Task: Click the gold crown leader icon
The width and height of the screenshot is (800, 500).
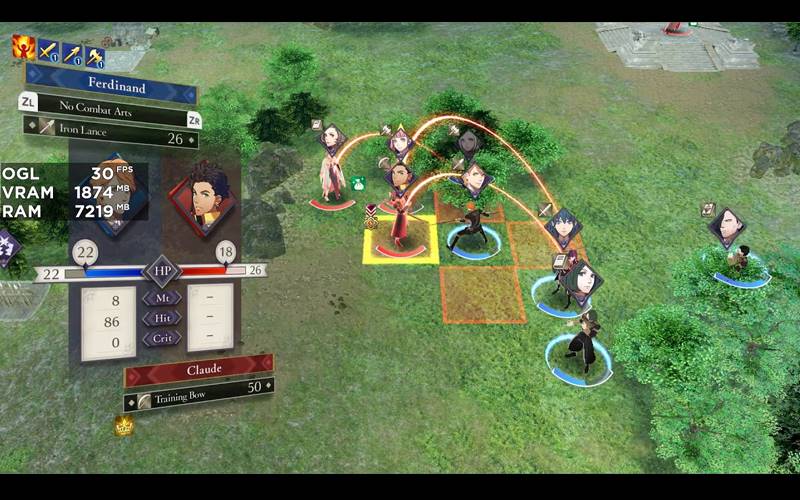Action: (x=124, y=425)
